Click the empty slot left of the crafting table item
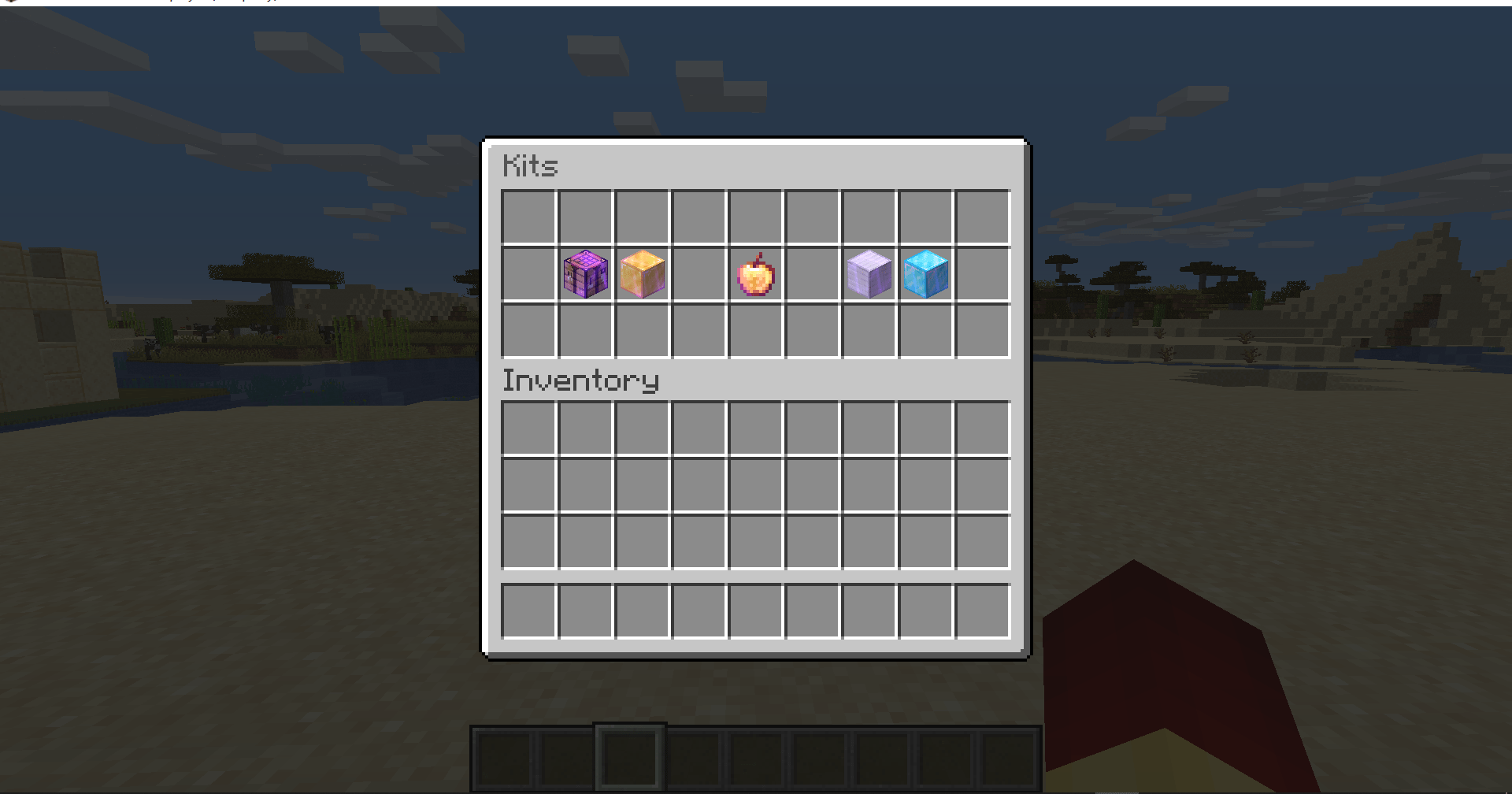Screen dimensions: 1512x794 pos(527,273)
